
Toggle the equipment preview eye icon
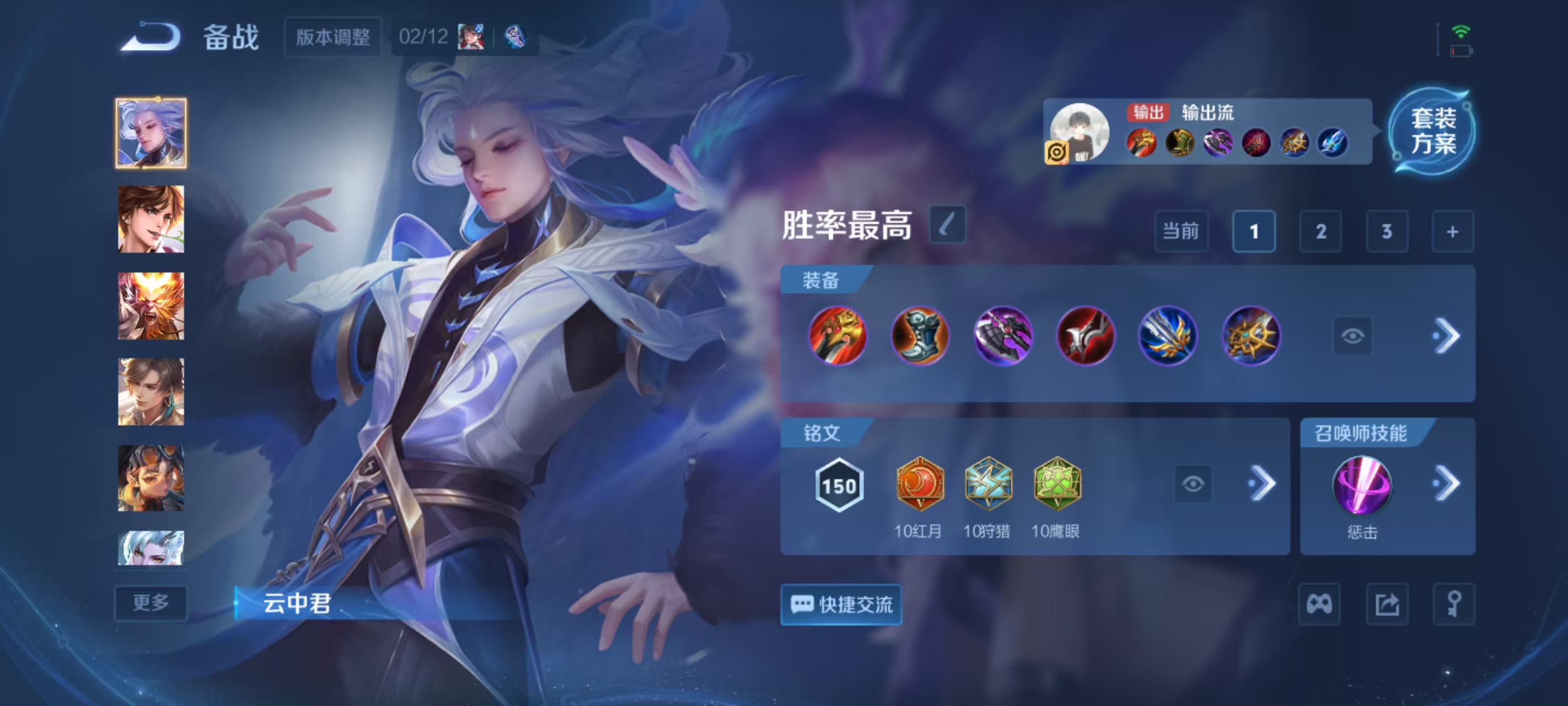1352,336
